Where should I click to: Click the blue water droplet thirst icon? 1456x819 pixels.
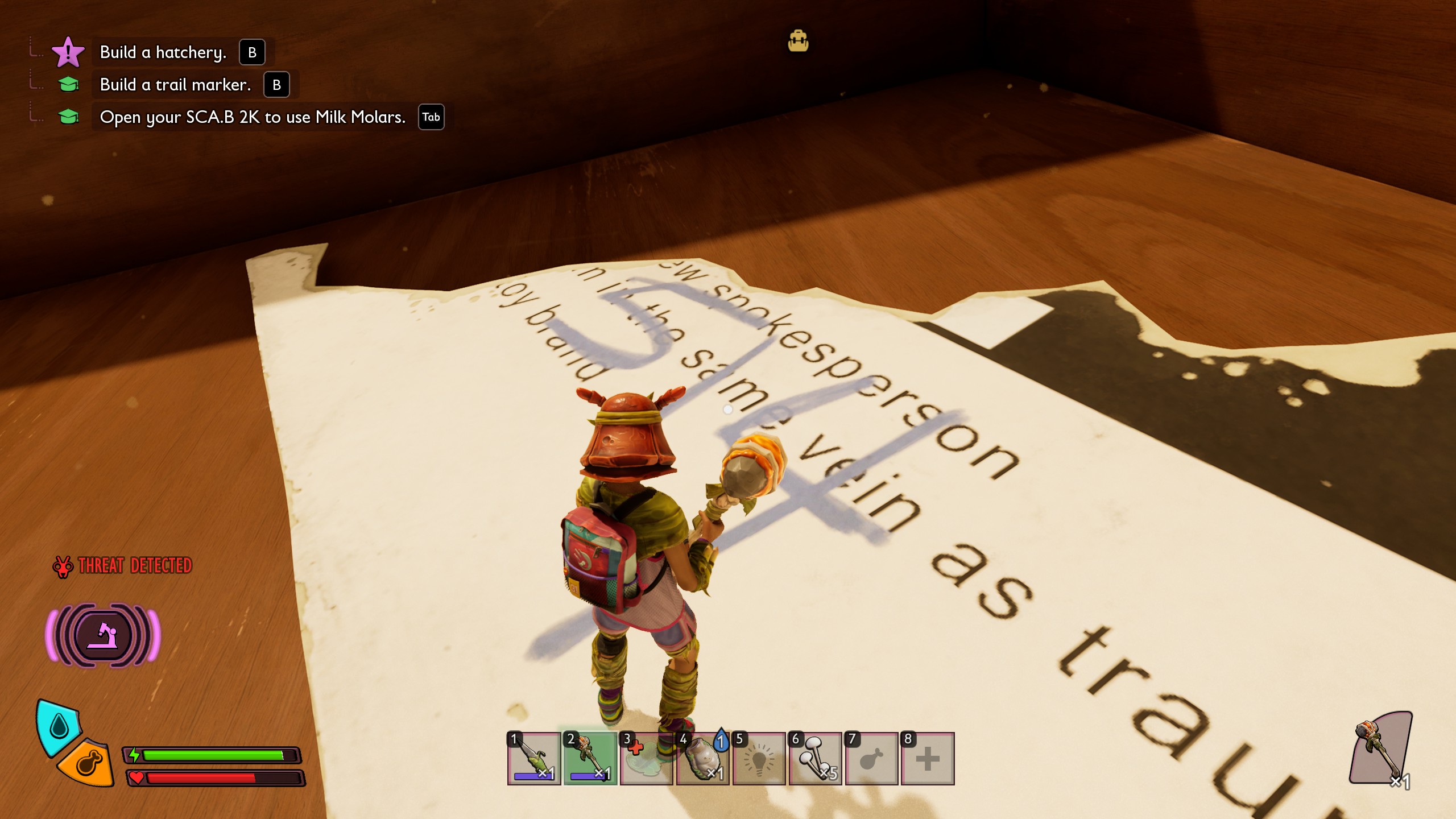coord(59,725)
